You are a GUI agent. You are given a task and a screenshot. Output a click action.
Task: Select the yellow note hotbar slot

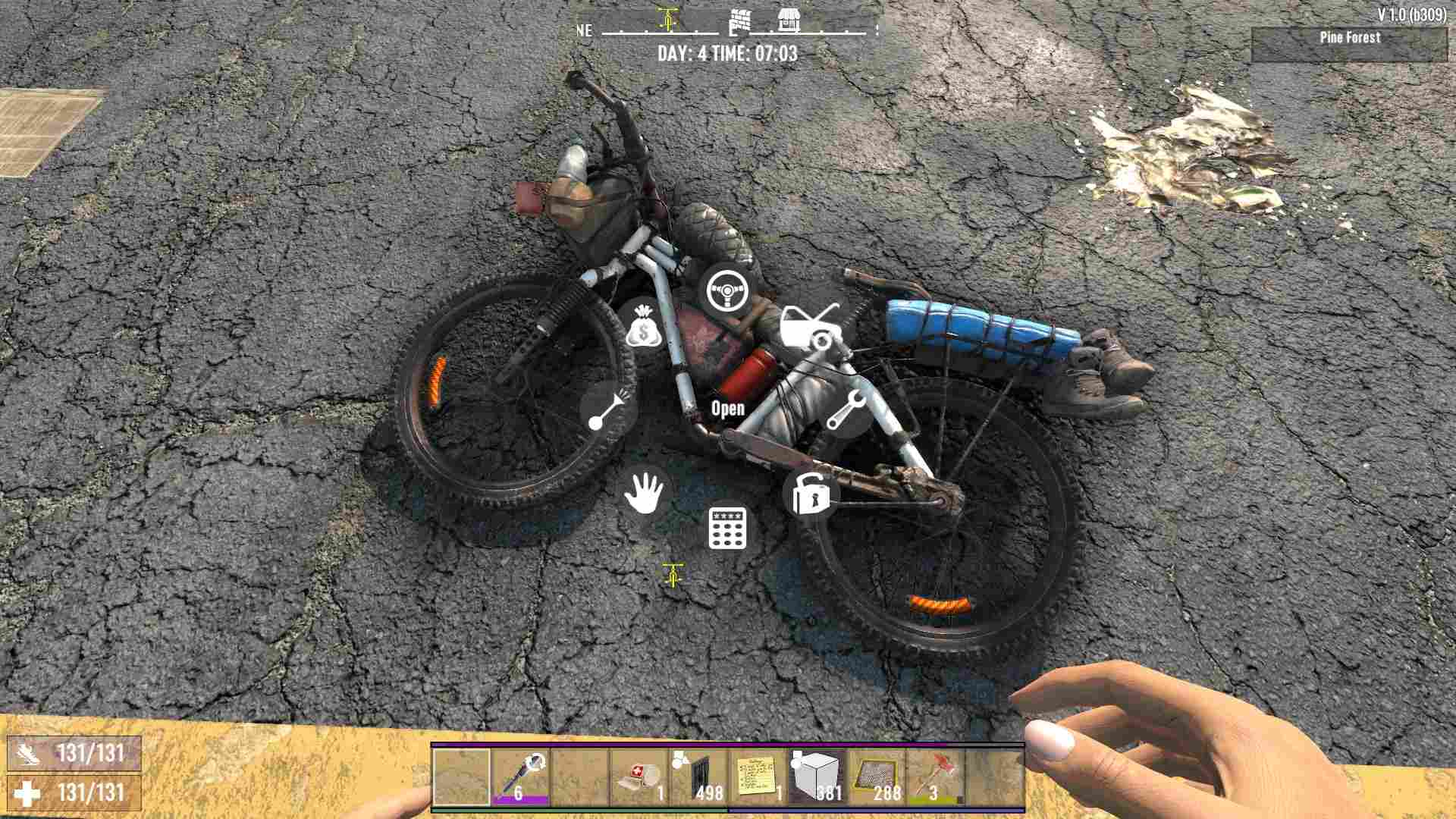[757, 777]
